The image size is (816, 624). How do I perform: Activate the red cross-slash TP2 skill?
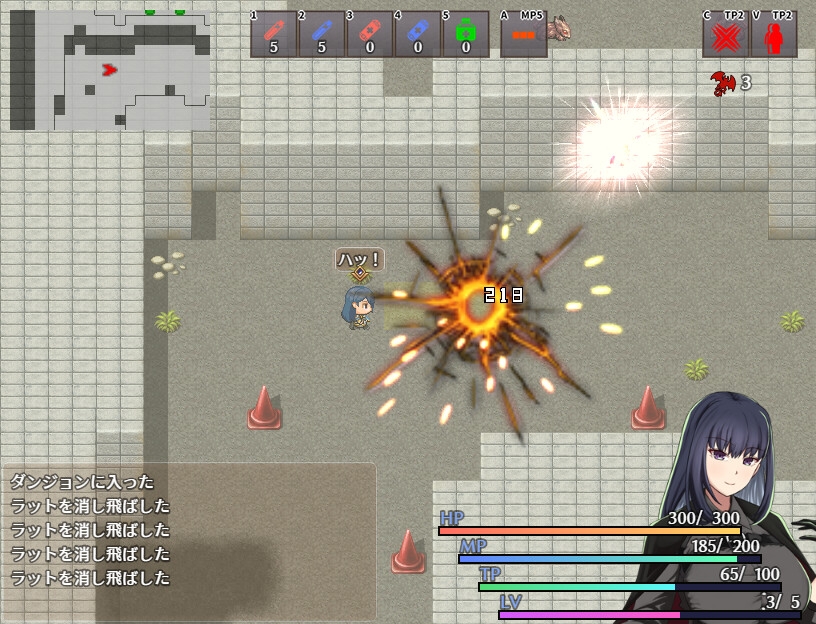click(x=726, y=36)
